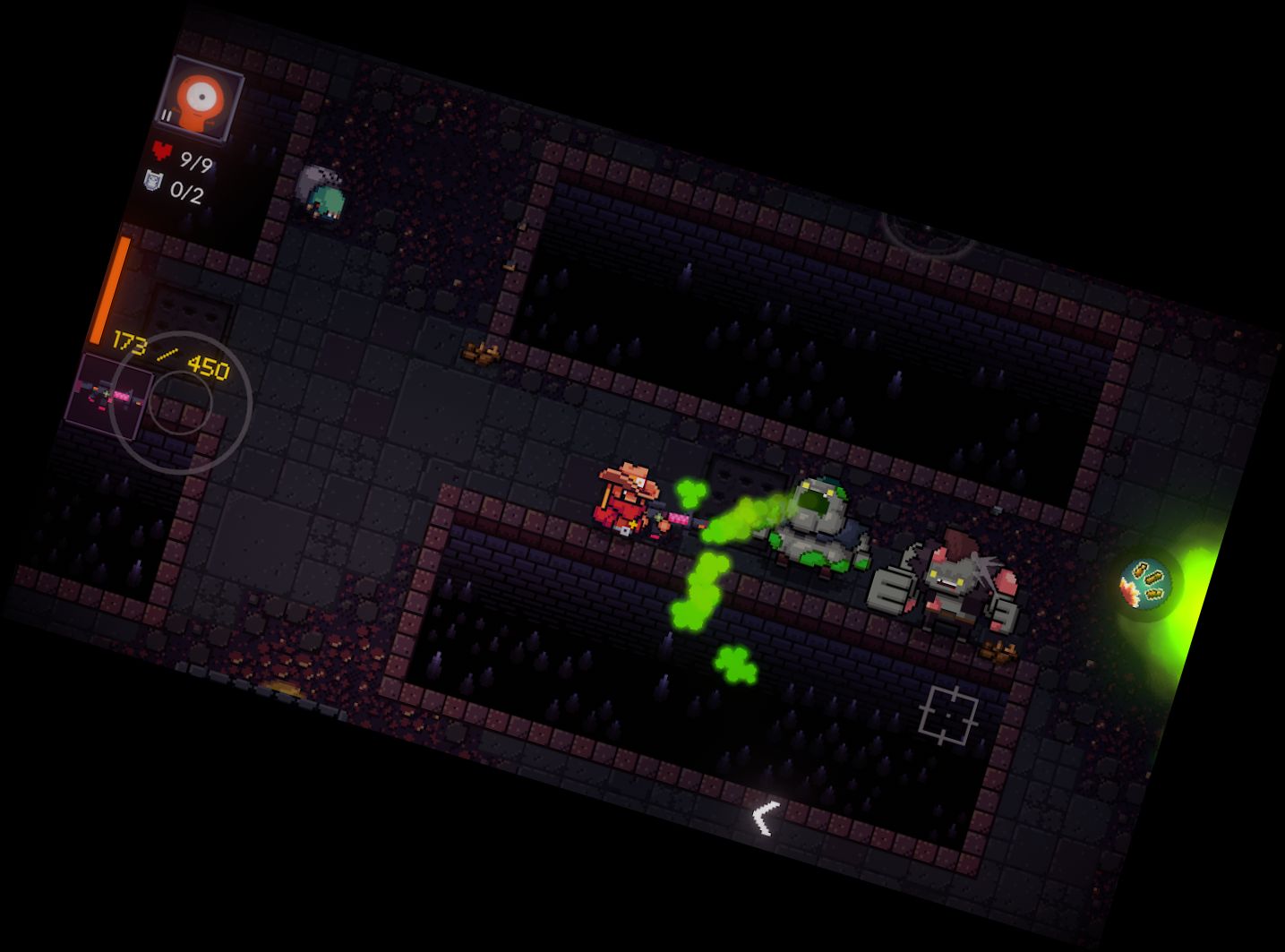Tap the crosshair aim button
The width and height of the screenshot is (1285, 952).
coord(949,715)
